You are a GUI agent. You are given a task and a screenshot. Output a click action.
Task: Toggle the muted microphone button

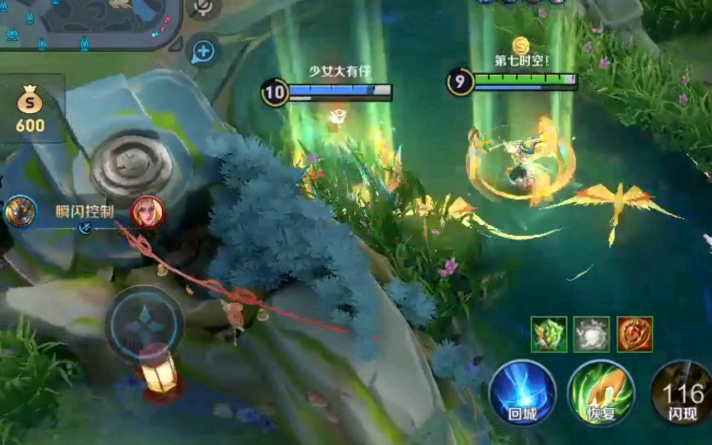point(204,8)
